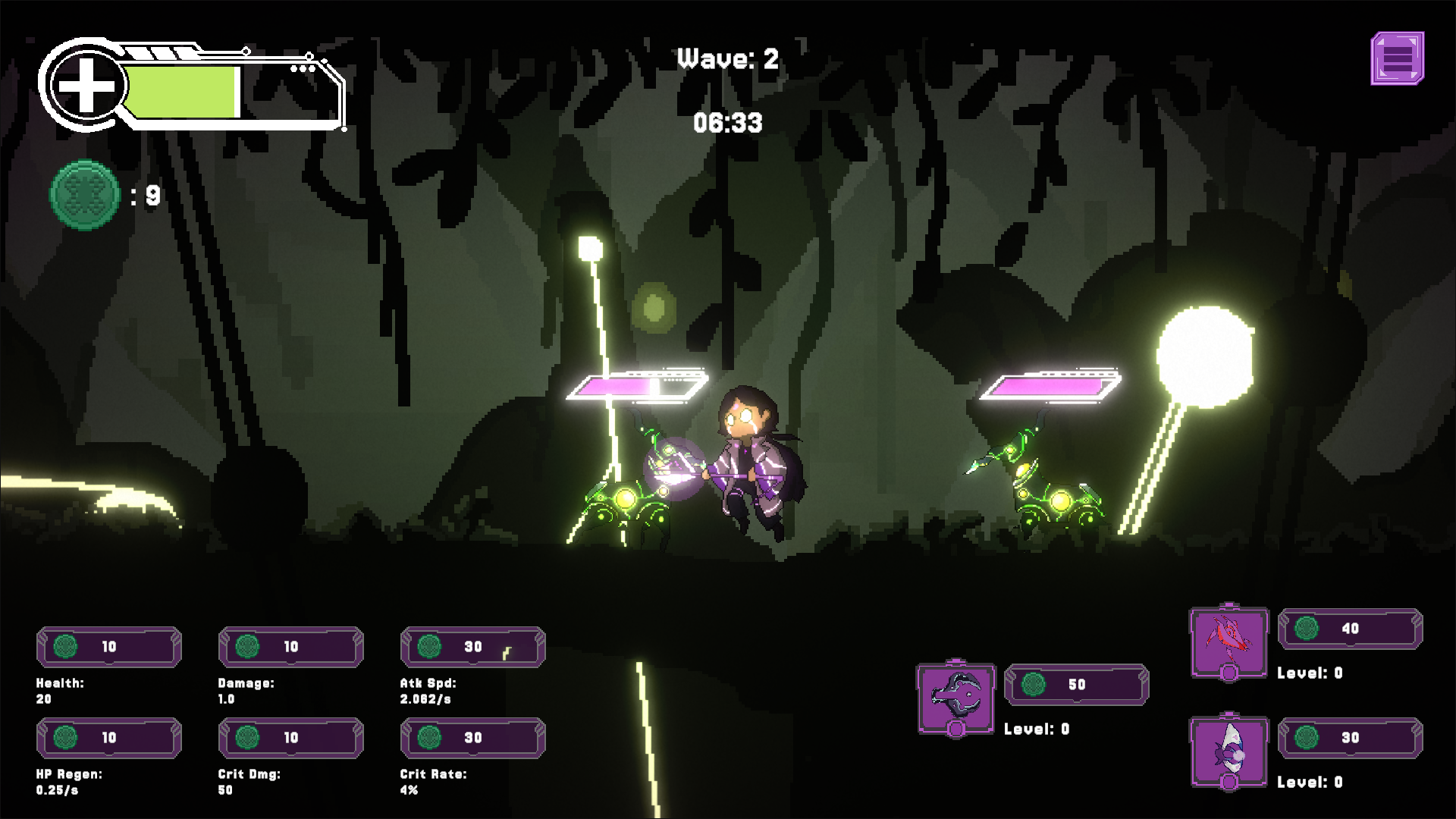Viewport: 1456px width, 819px height.
Task: Buy the HP Regen upgrade
Action: pyautogui.click(x=109, y=738)
